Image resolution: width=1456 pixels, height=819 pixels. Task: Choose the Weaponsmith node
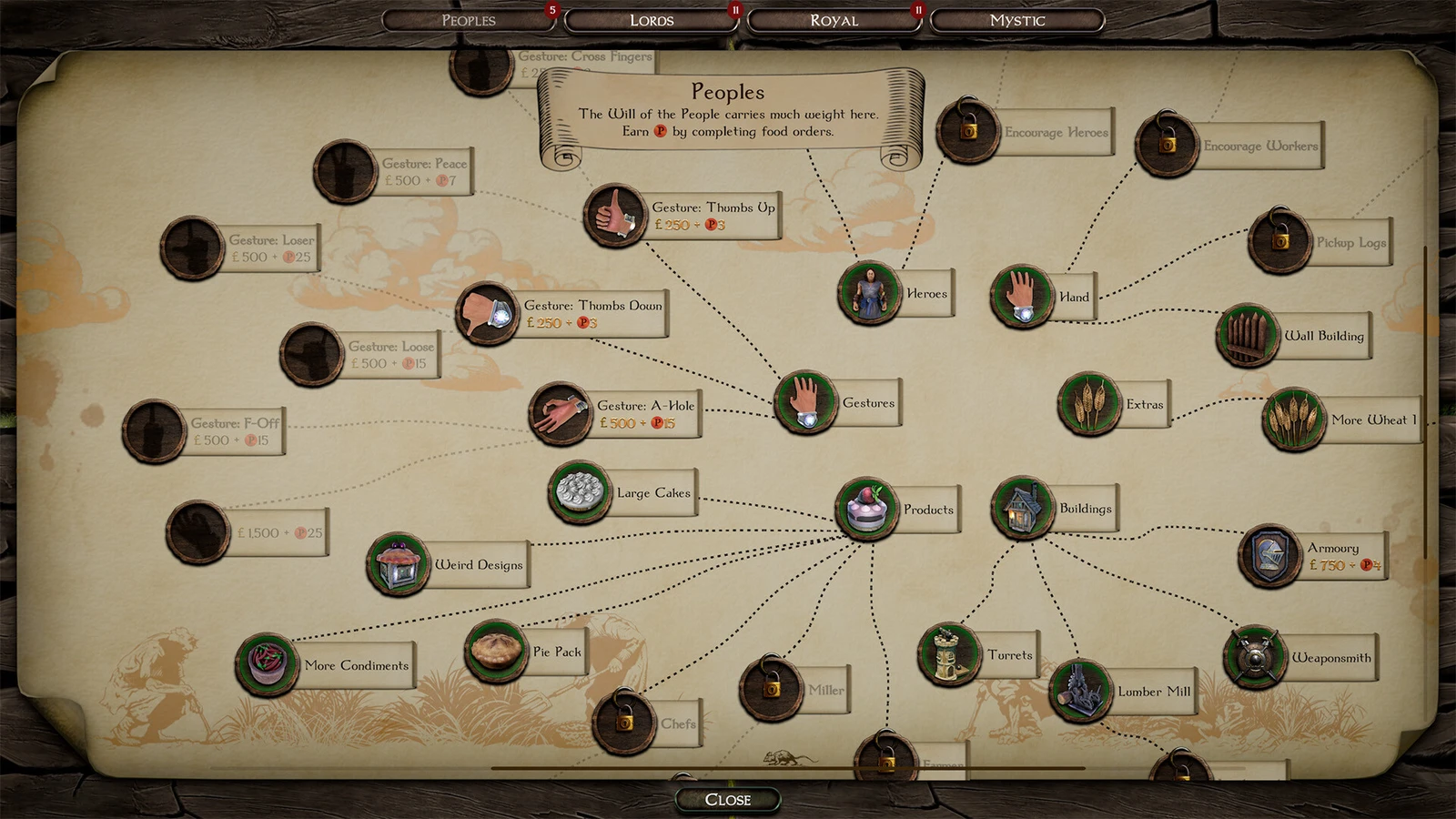[x=1255, y=657]
